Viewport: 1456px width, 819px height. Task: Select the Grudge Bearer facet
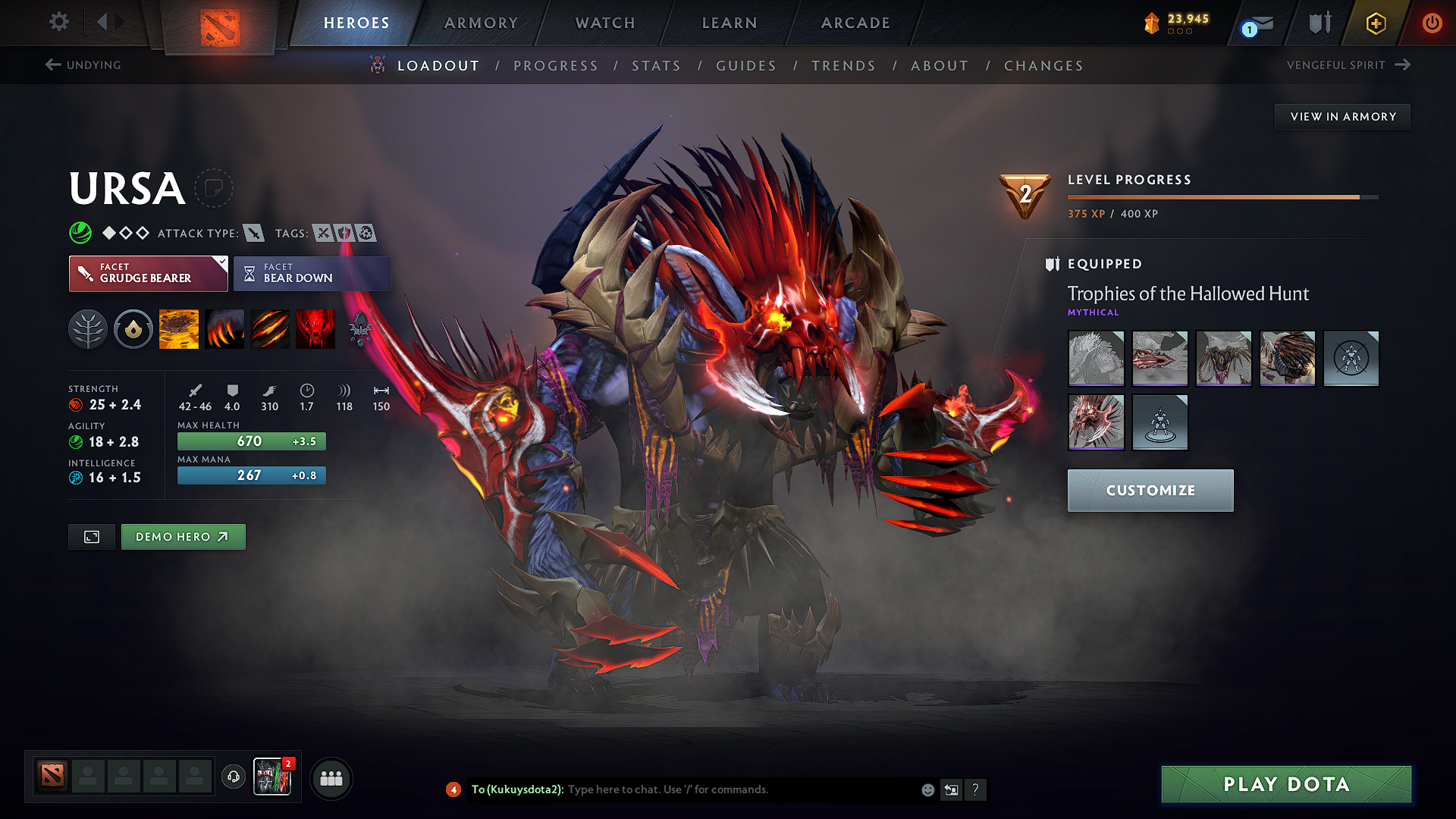(148, 273)
